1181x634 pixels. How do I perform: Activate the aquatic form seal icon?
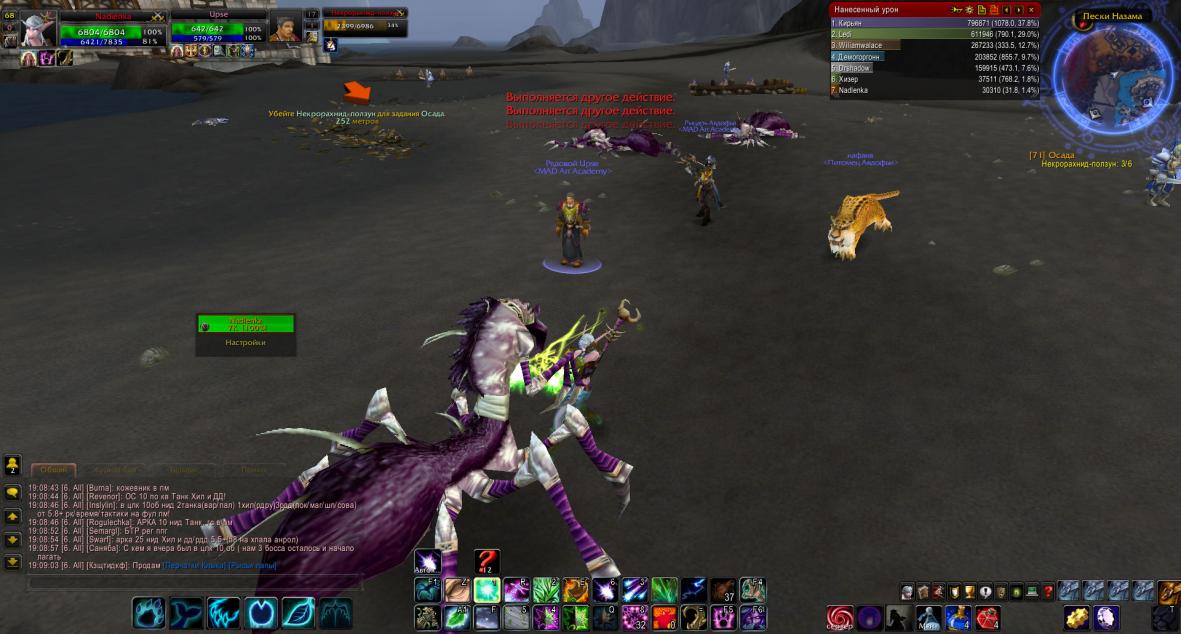tap(186, 611)
